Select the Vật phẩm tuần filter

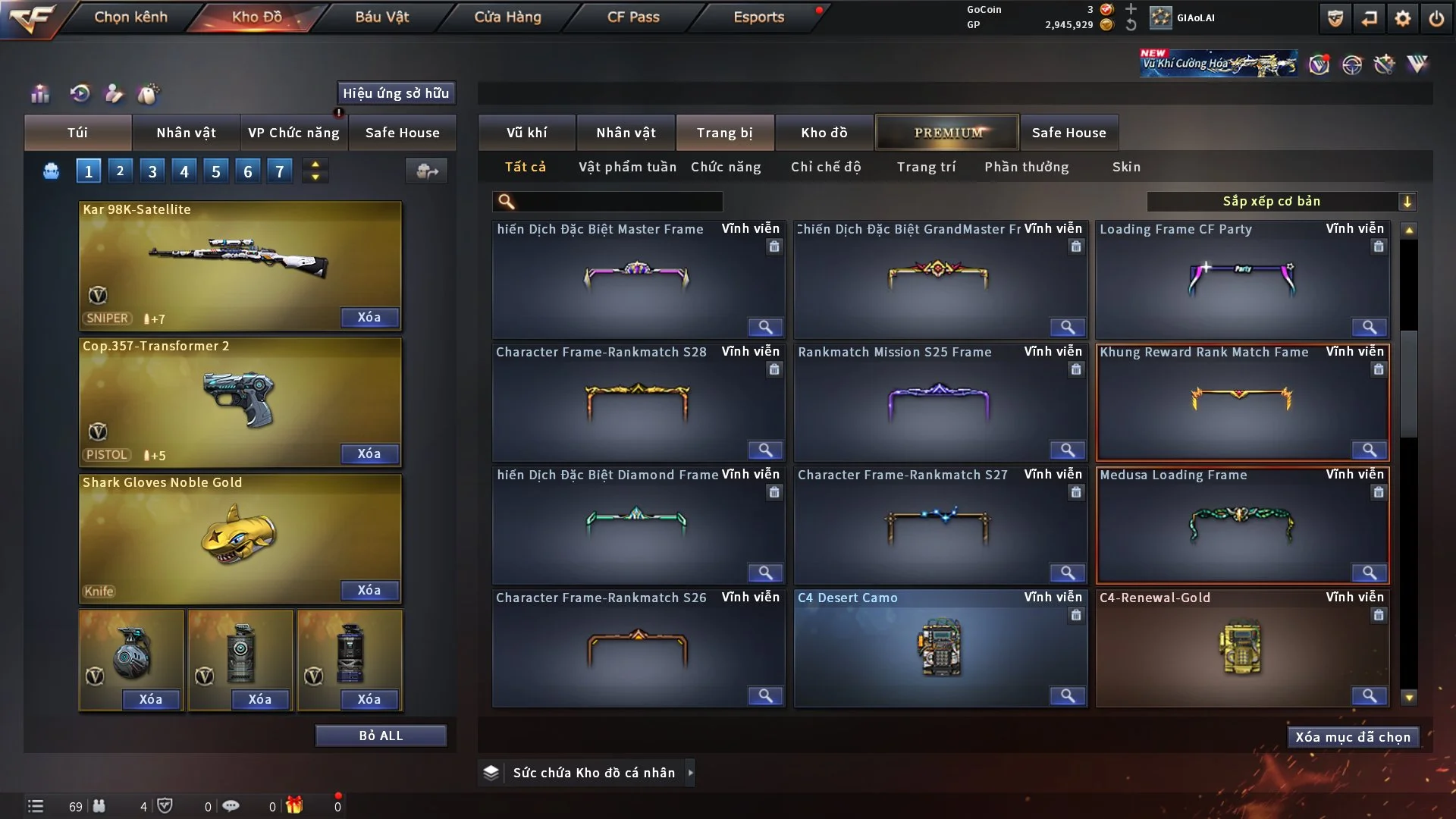coord(627,167)
